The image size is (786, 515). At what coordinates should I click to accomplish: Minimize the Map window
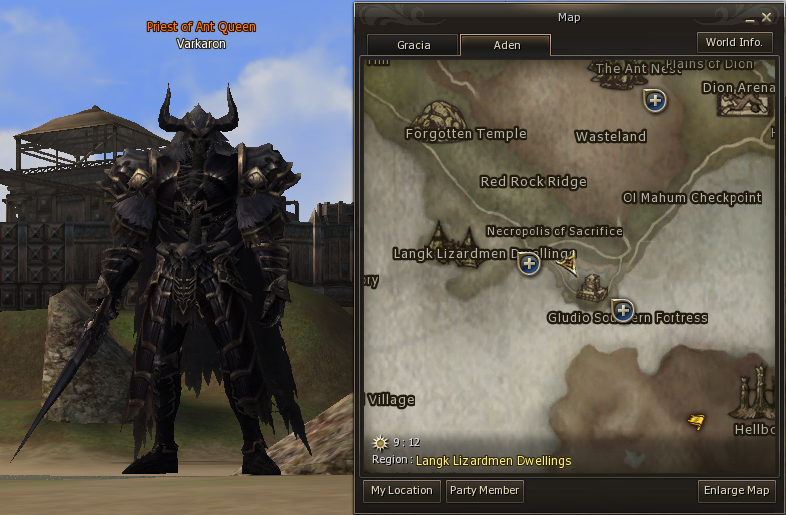749,18
